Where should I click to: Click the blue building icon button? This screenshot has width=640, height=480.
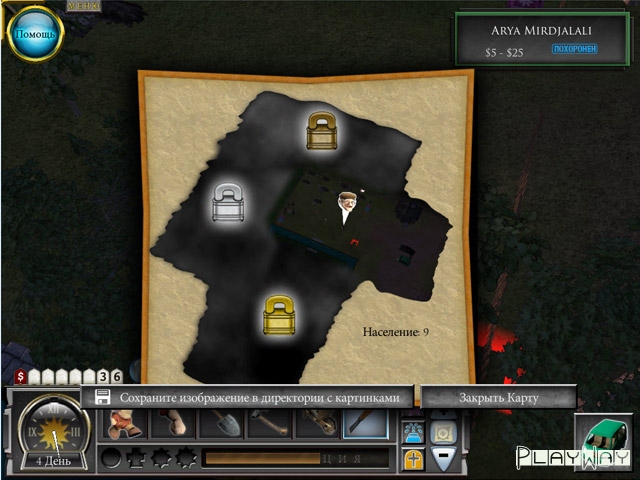pyautogui.click(x=413, y=432)
